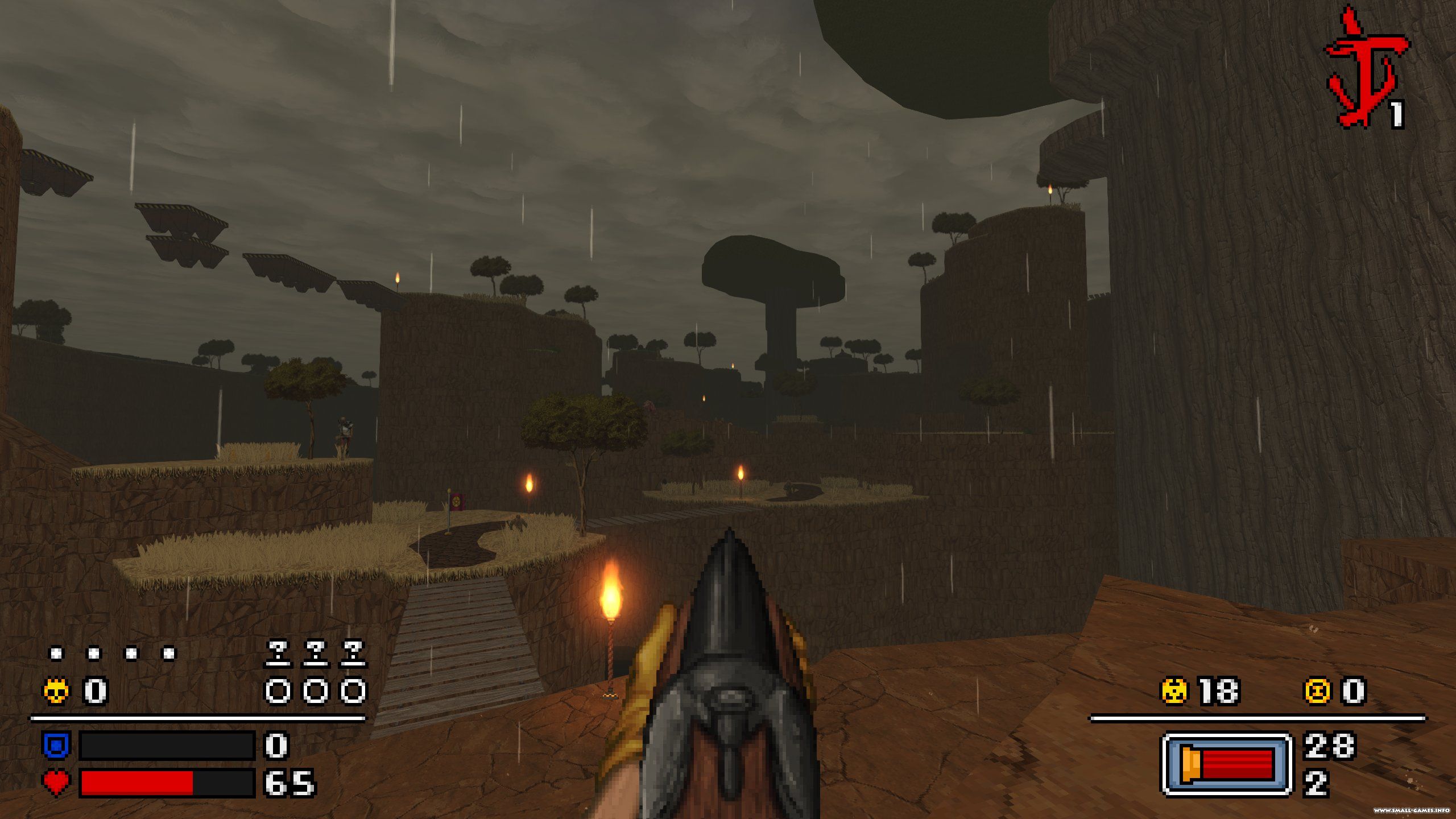Click the blue armor shield icon
Screen dimensions: 1456x819
click(x=56, y=745)
